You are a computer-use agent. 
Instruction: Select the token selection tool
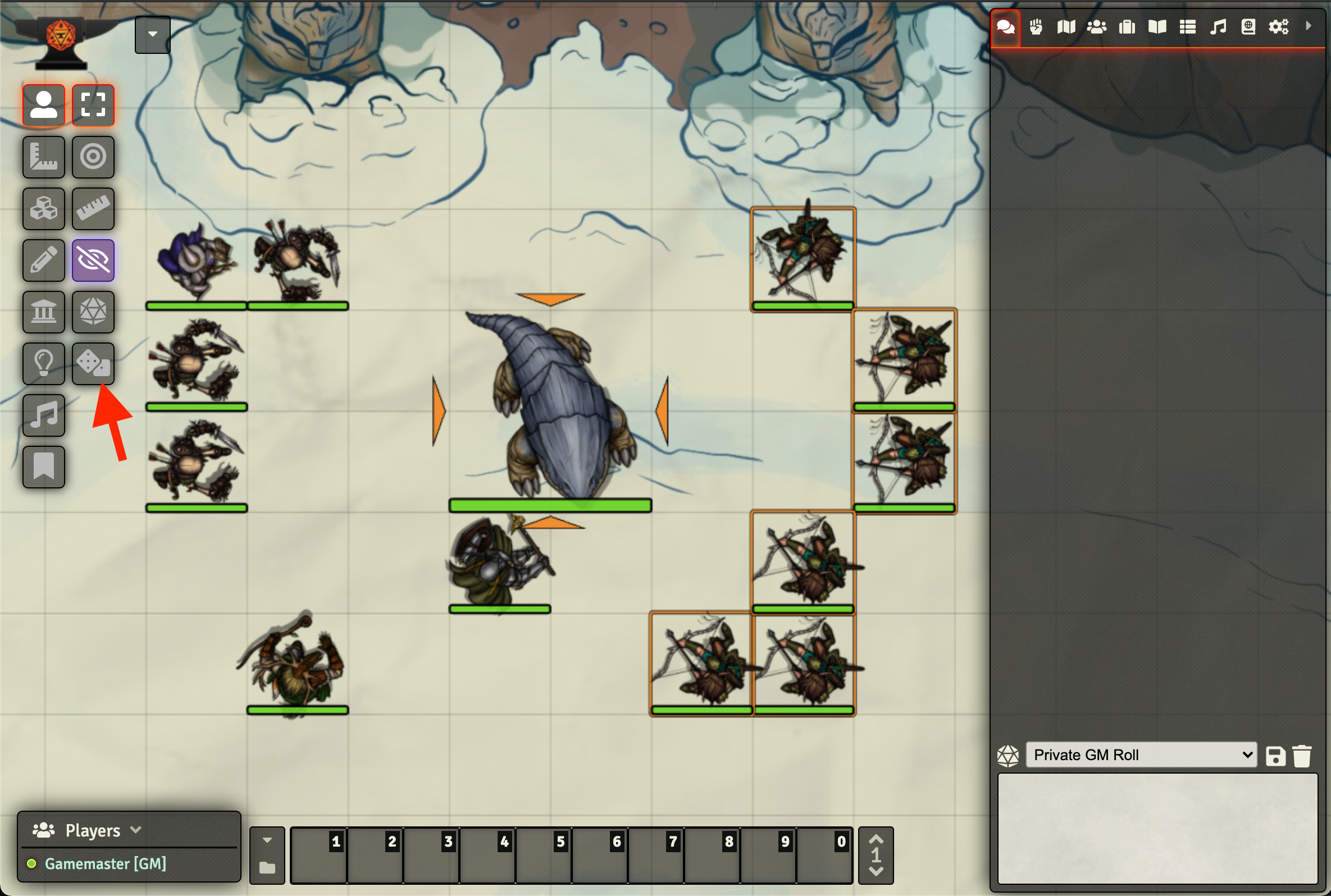(x=43, y=105)
